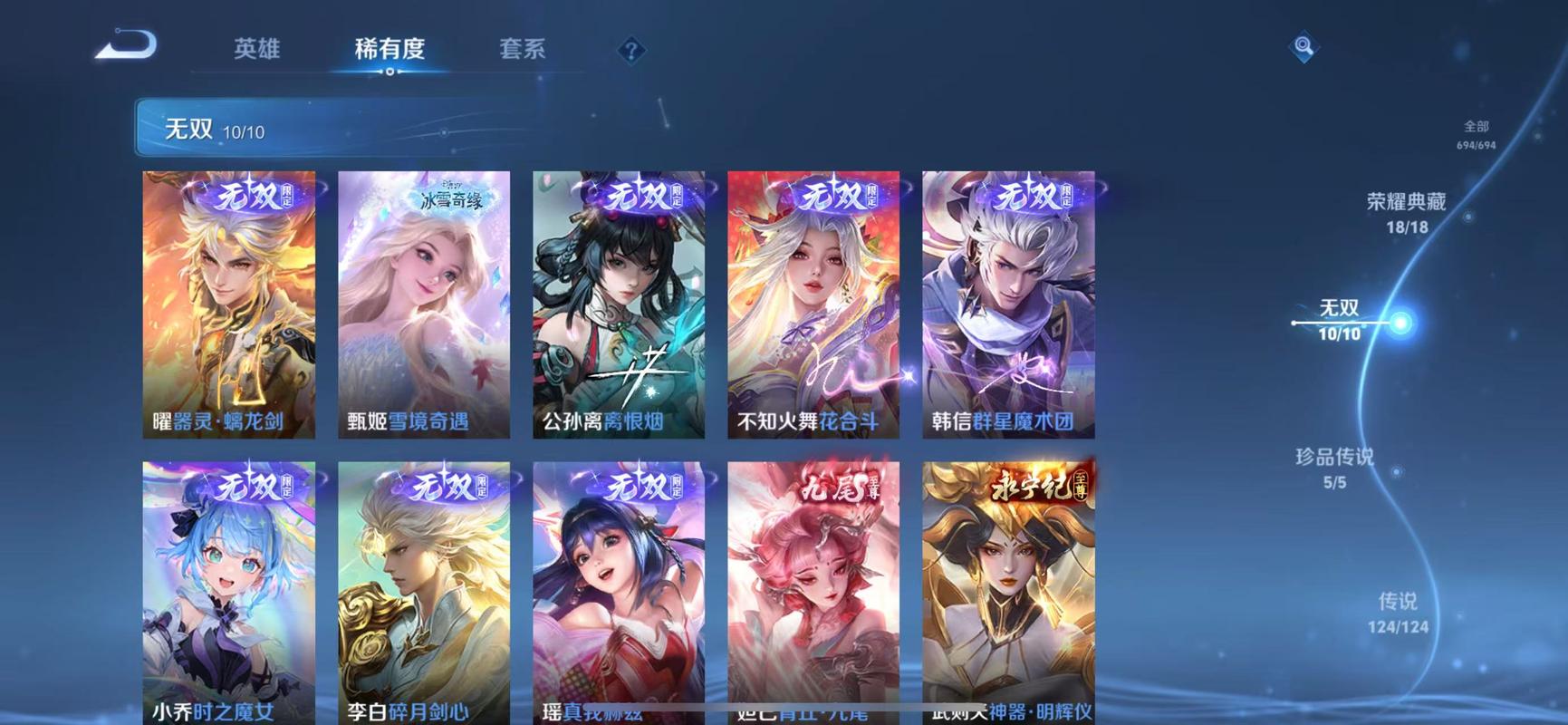
Task: Open the 武则天 神器·明辉仪 skin card
Action: pyautogui.click(x=1008, y=589)
